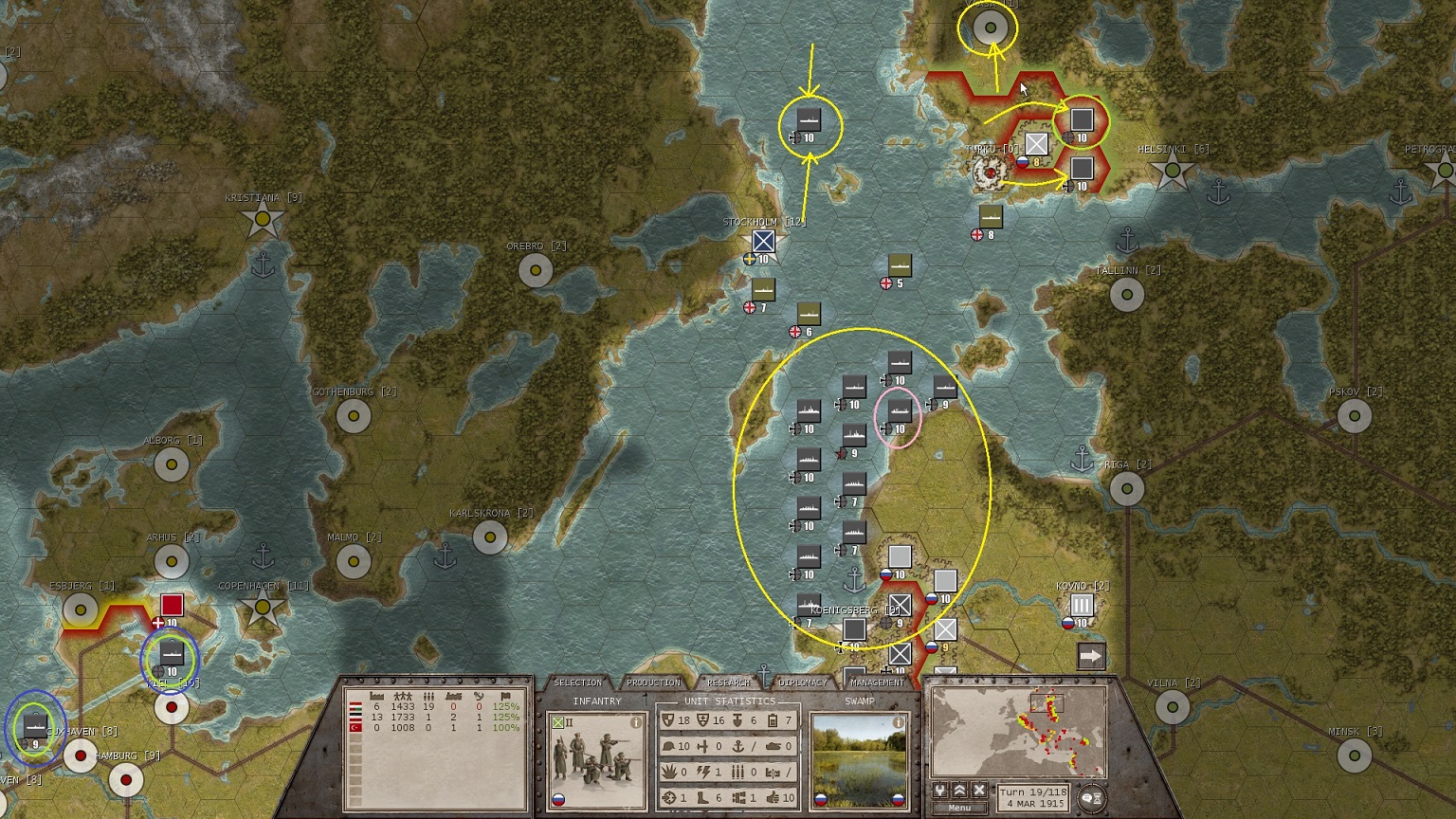The width and height of the screenshot is (1456, 819).
Task: Open the Production tab
Action: [653, 682]
